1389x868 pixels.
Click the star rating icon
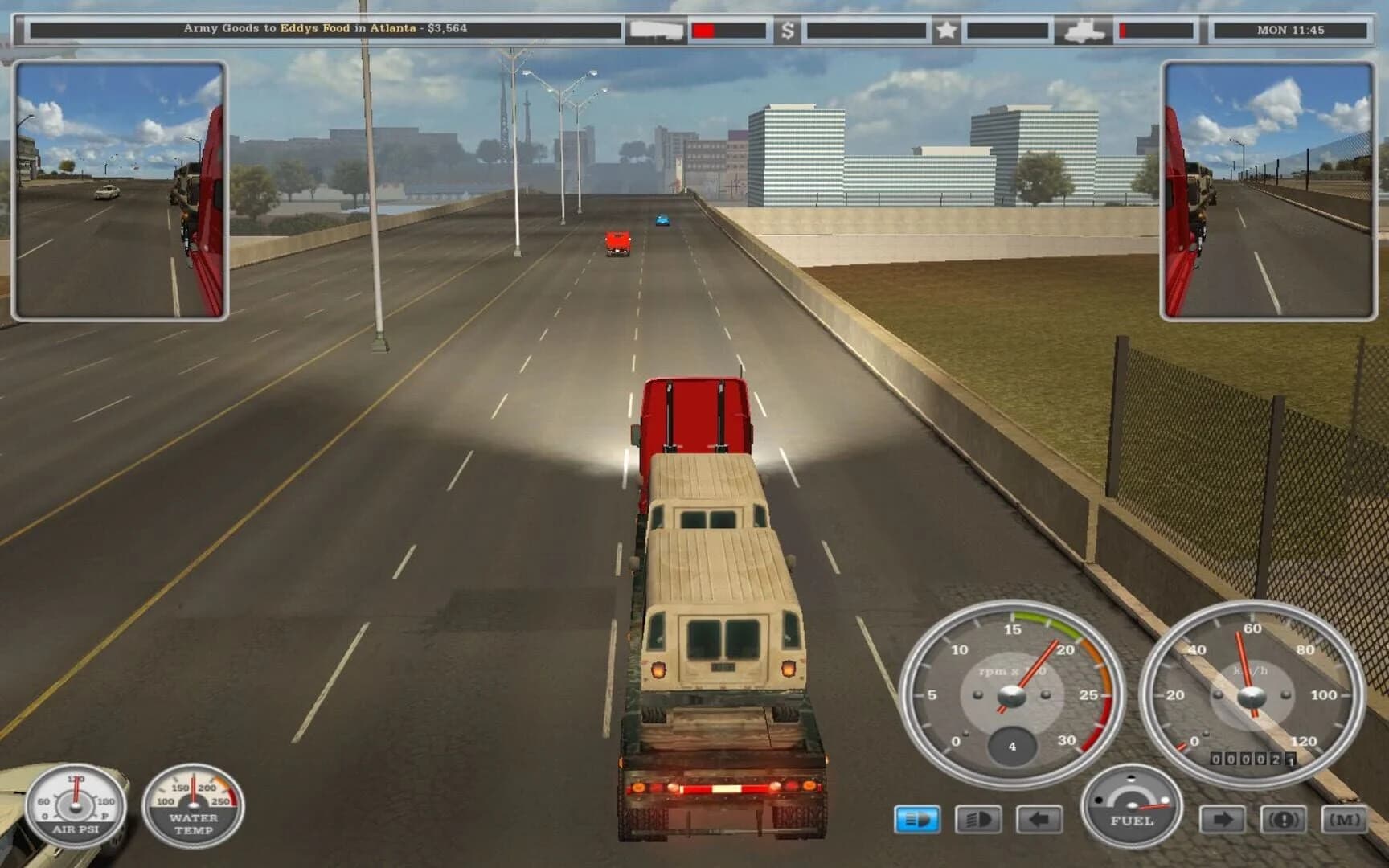tap(946, 30)
